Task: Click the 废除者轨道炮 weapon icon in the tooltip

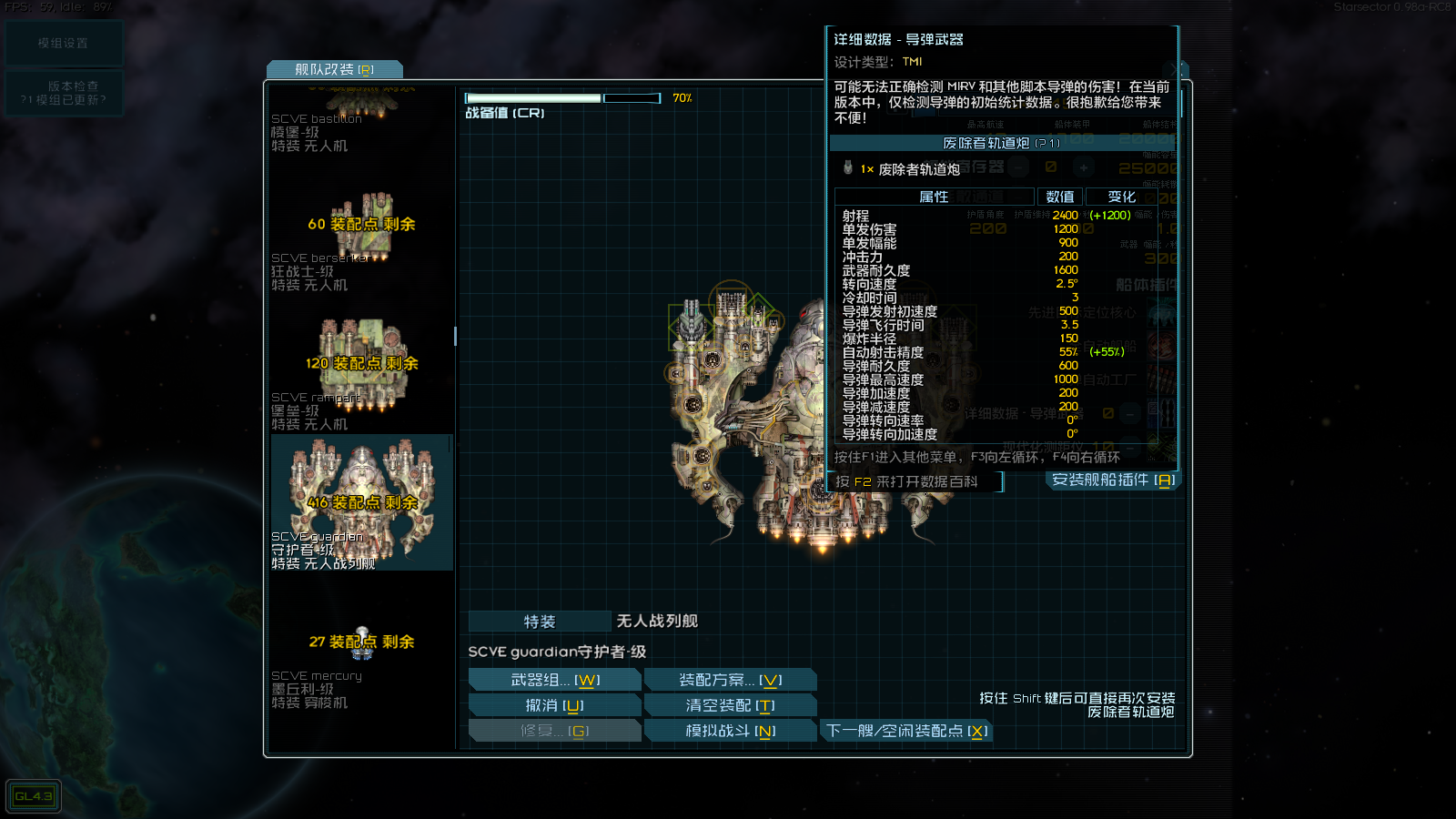Action: tap(849, 168)
